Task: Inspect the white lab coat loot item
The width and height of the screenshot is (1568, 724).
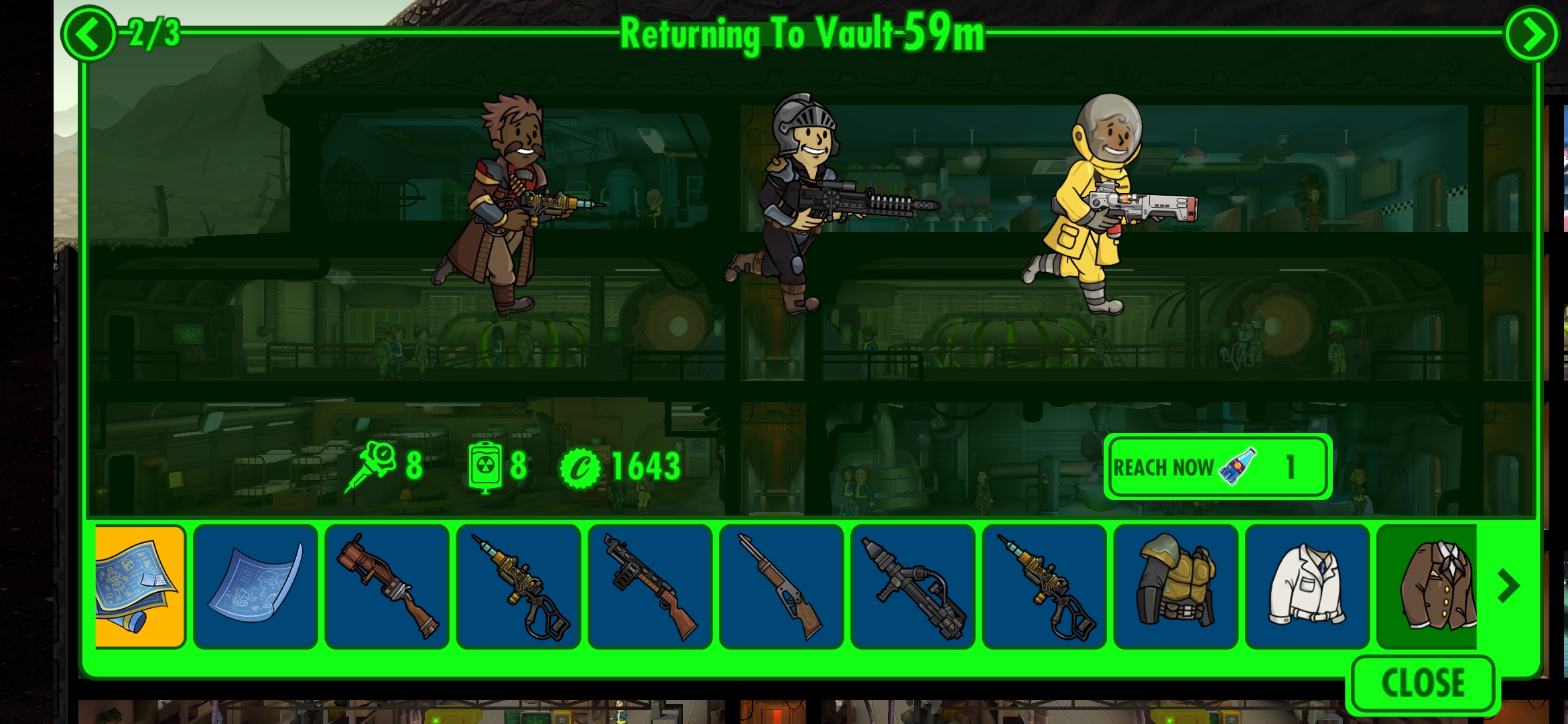Action: click(x=1307, y=585)
